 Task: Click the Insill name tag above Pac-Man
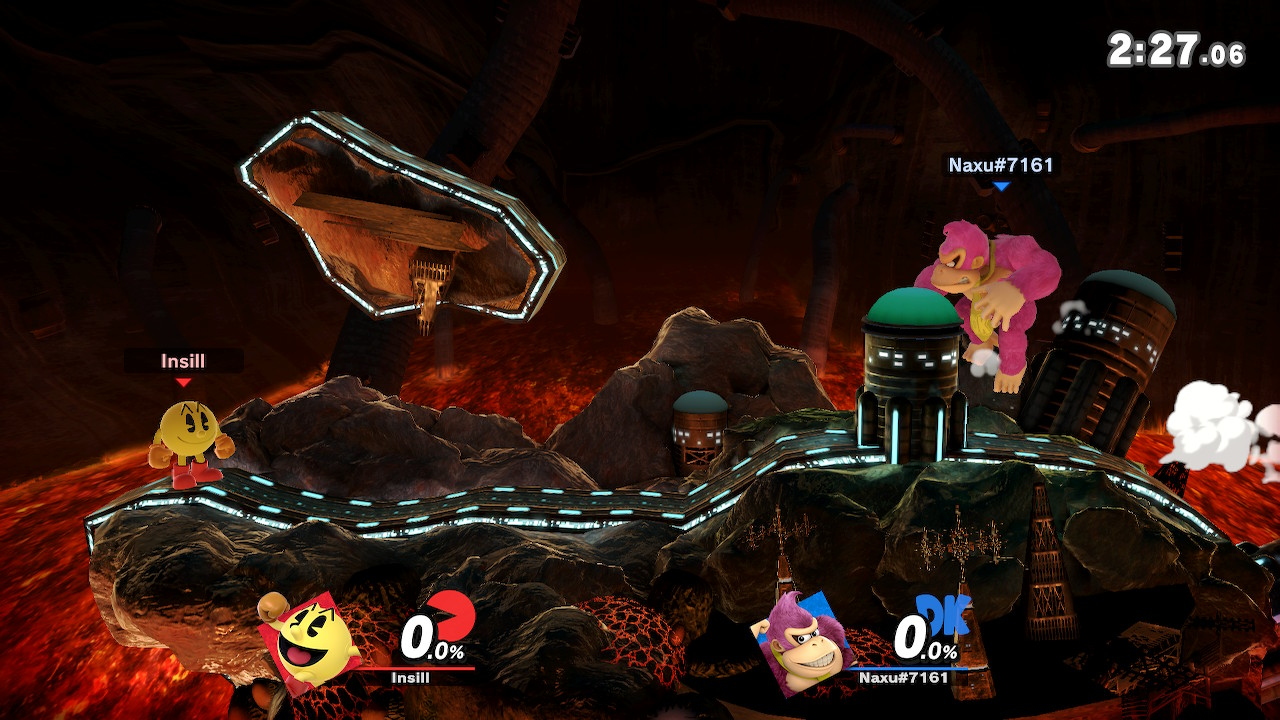(x=183, y=361)
